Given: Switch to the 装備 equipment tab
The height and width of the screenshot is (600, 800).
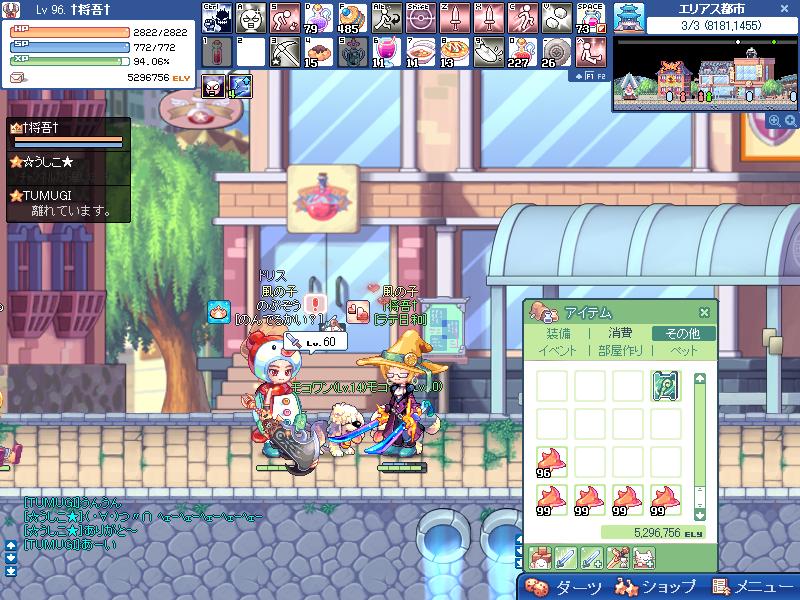Looking at the screenshot, I should [x=558, y=333].
